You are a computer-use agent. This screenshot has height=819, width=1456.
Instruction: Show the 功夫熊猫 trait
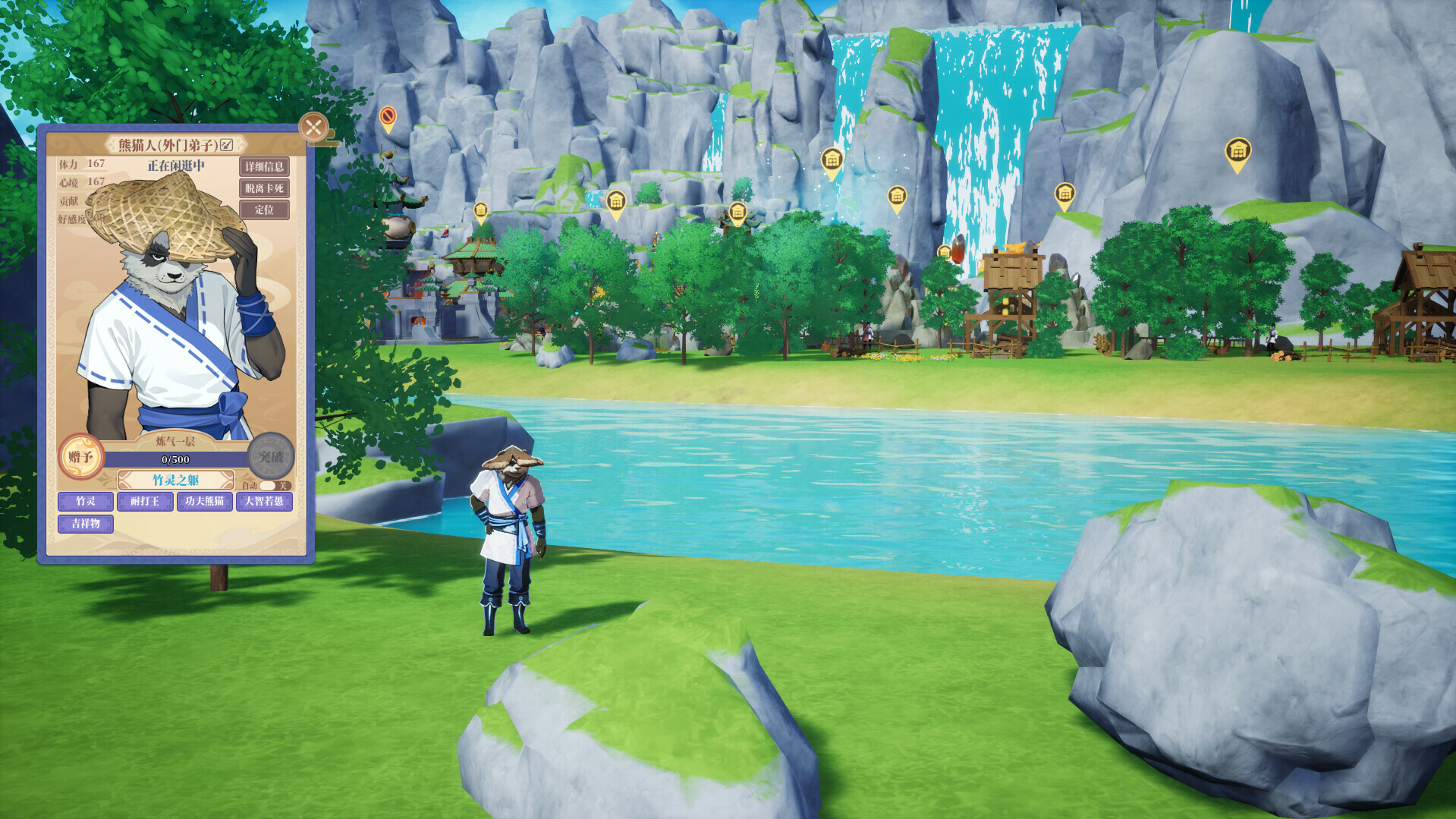[x=205, y=501]
